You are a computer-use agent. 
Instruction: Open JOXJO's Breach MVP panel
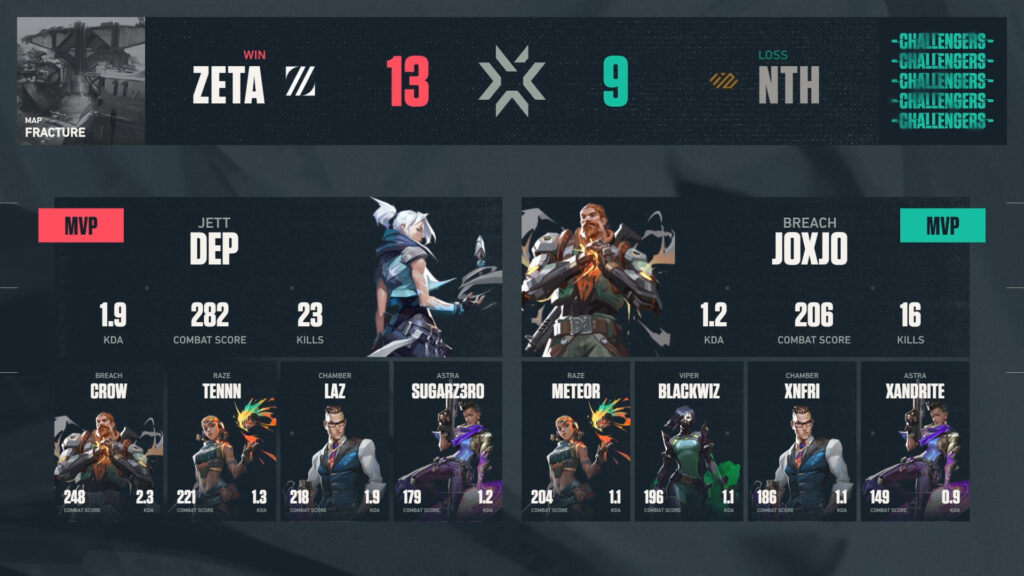pos(745,277)
